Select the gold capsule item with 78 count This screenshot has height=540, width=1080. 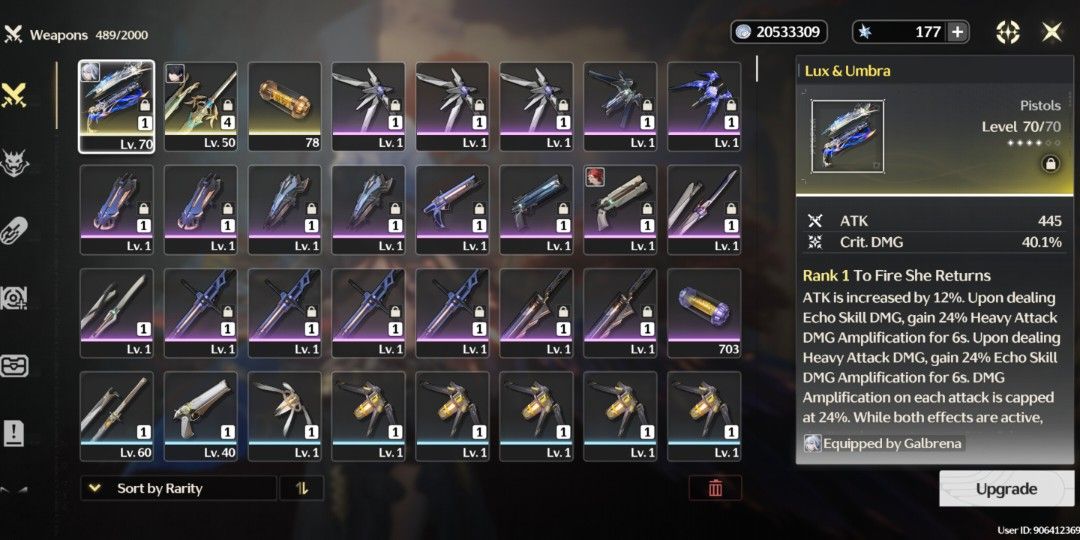(x=285, y=106)
